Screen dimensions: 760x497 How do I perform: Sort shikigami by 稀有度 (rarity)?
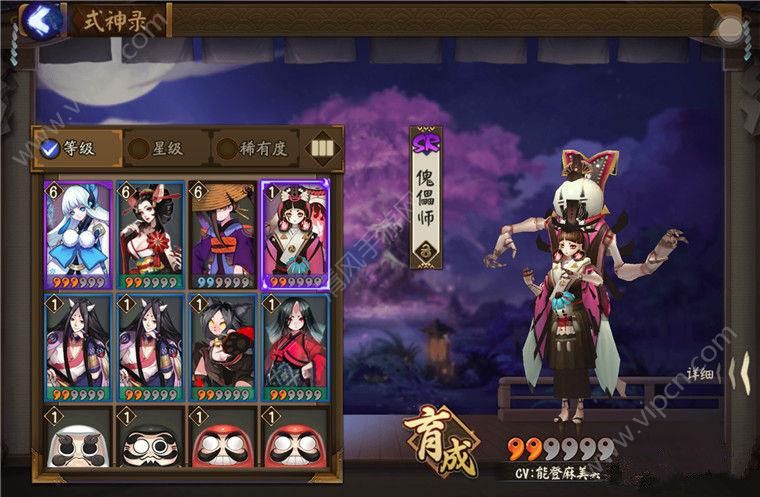pos(254,149)
